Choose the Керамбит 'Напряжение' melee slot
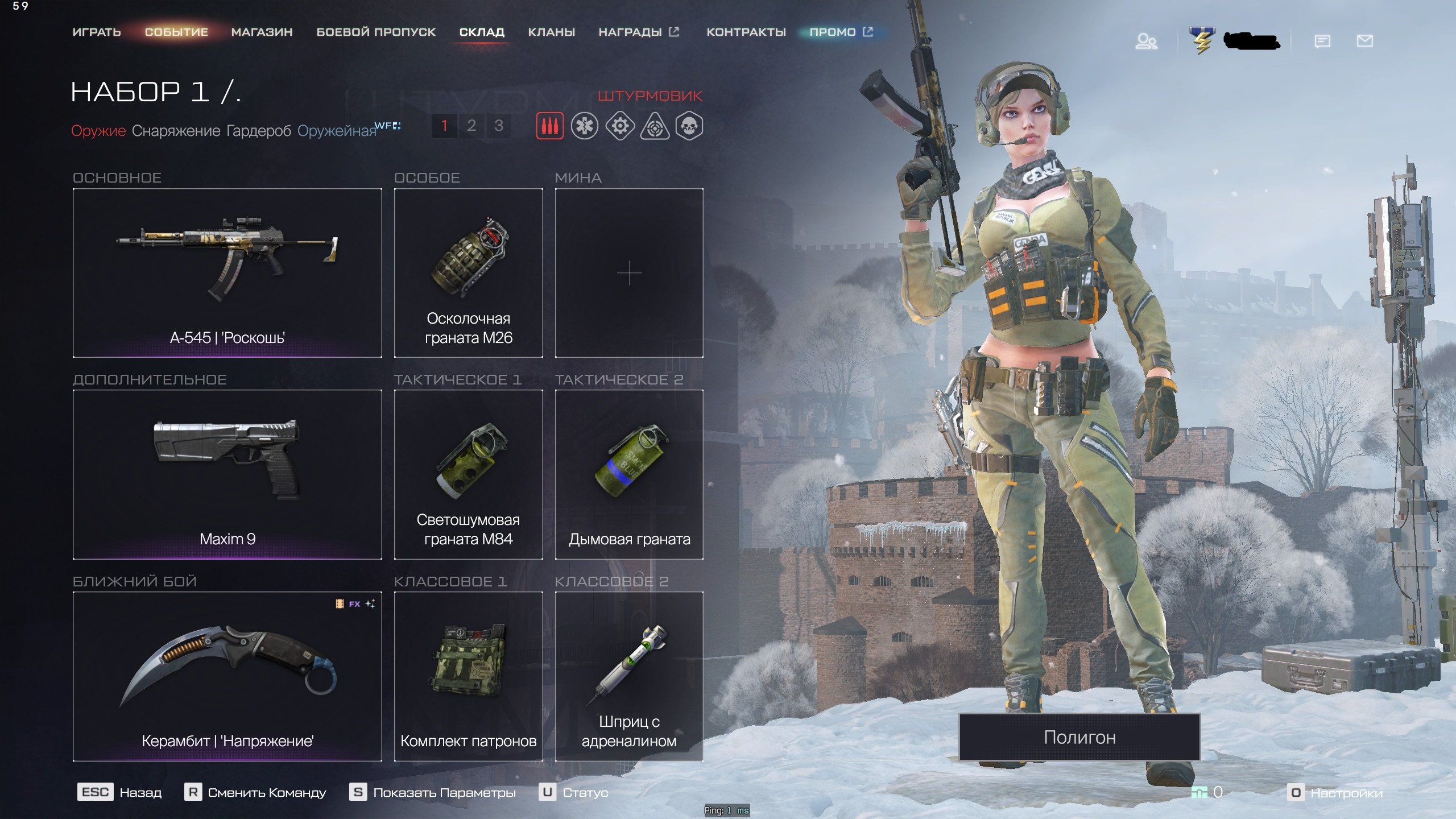The height and width of the screenshot is (819, 1456). click(227, 676)
